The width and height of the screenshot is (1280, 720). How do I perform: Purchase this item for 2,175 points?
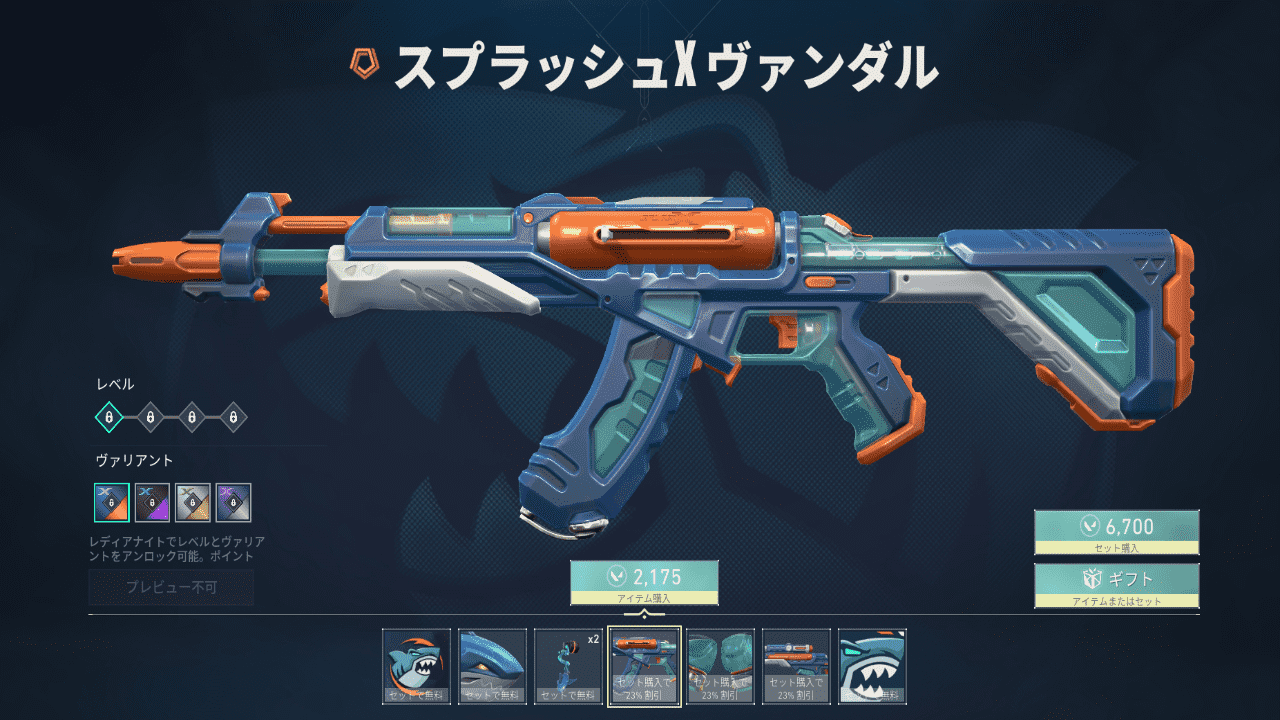click(x=644, y=582)
